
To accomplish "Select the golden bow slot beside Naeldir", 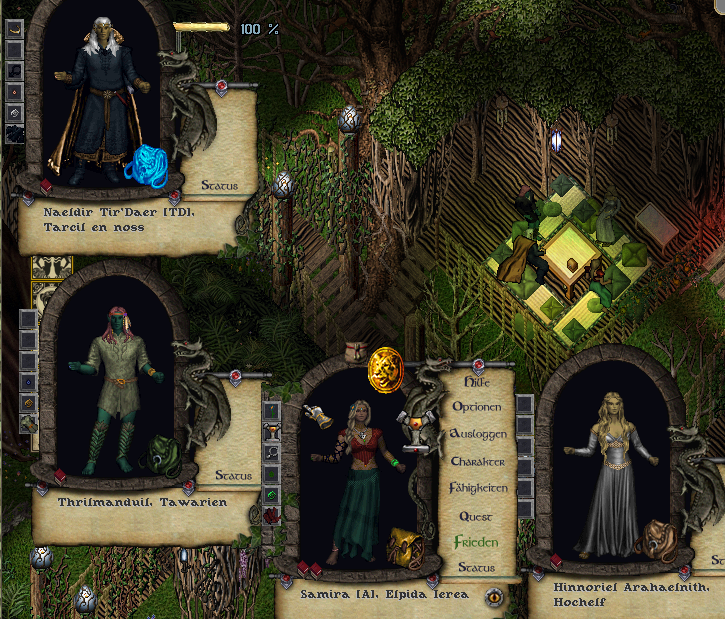I will (x=15, y=29).
